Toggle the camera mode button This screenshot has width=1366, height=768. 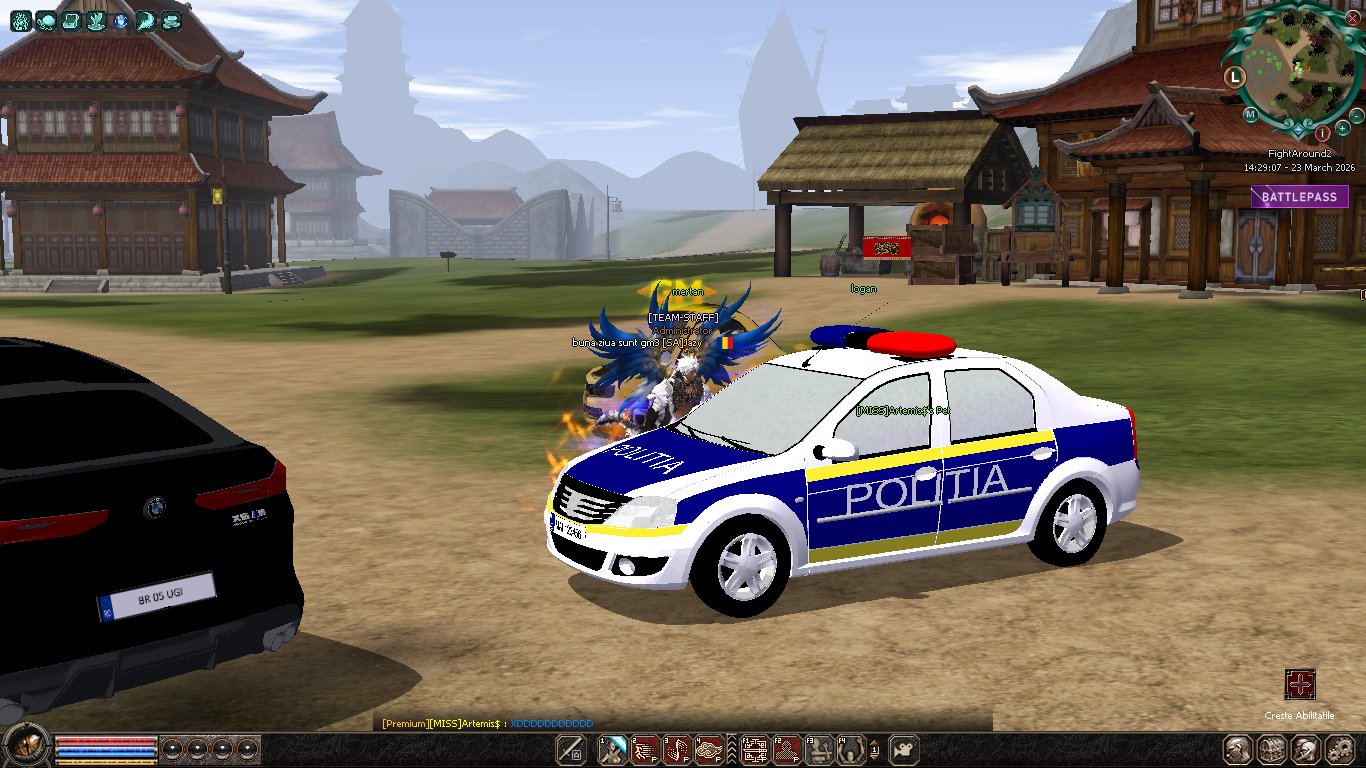pos(903,749)
